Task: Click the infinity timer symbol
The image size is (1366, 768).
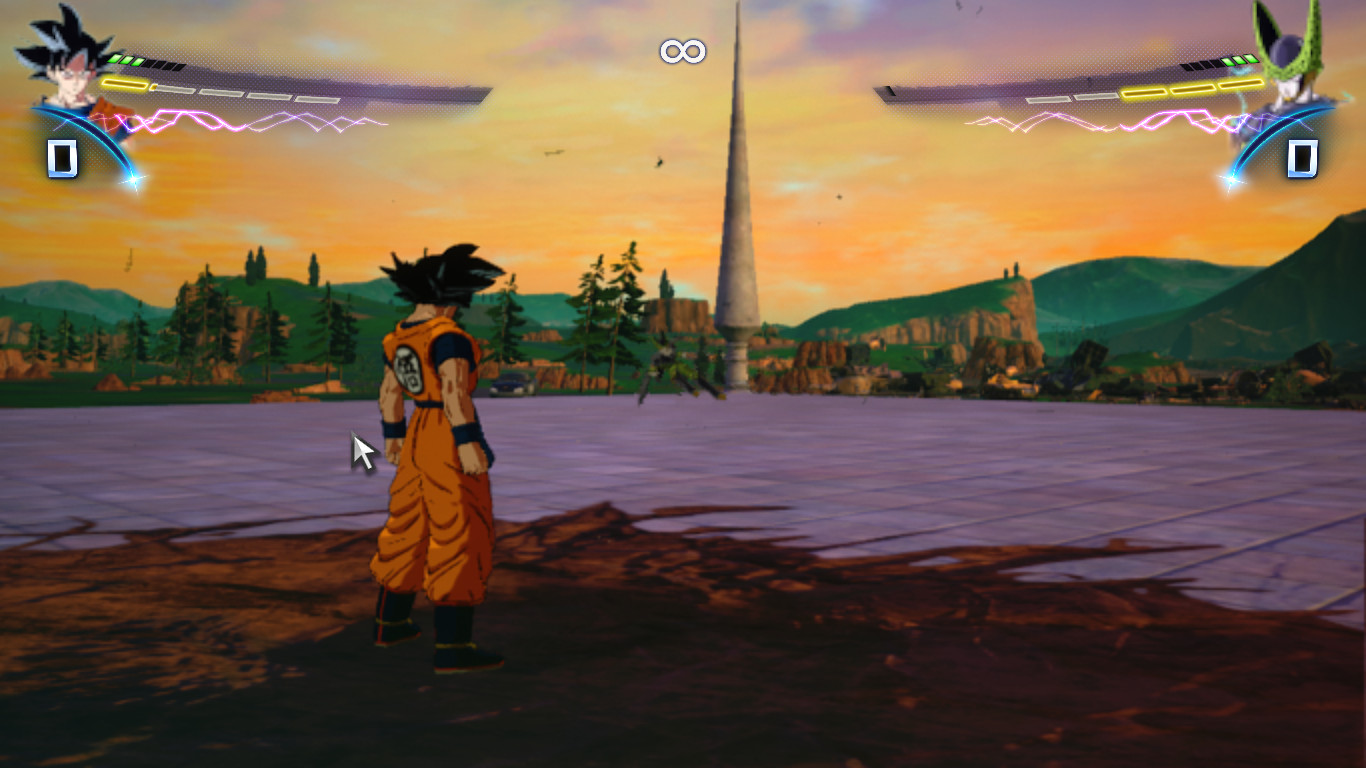Action: point(683,50)
